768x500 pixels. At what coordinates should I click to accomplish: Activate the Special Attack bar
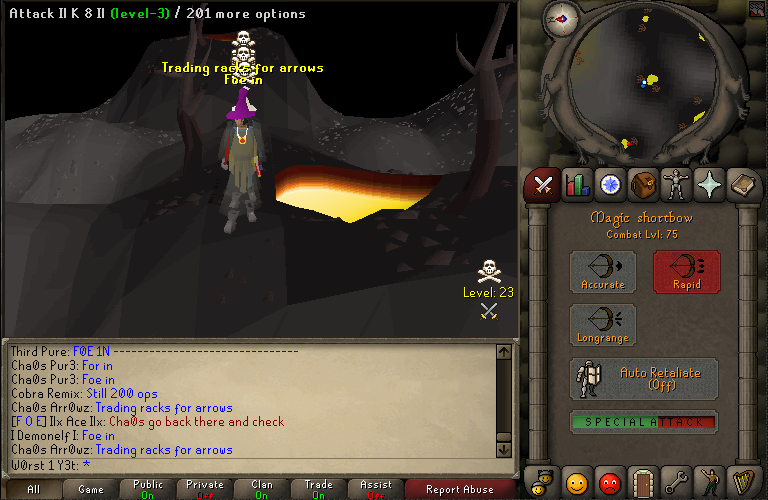pyautogui.click(x=644, y=422)
